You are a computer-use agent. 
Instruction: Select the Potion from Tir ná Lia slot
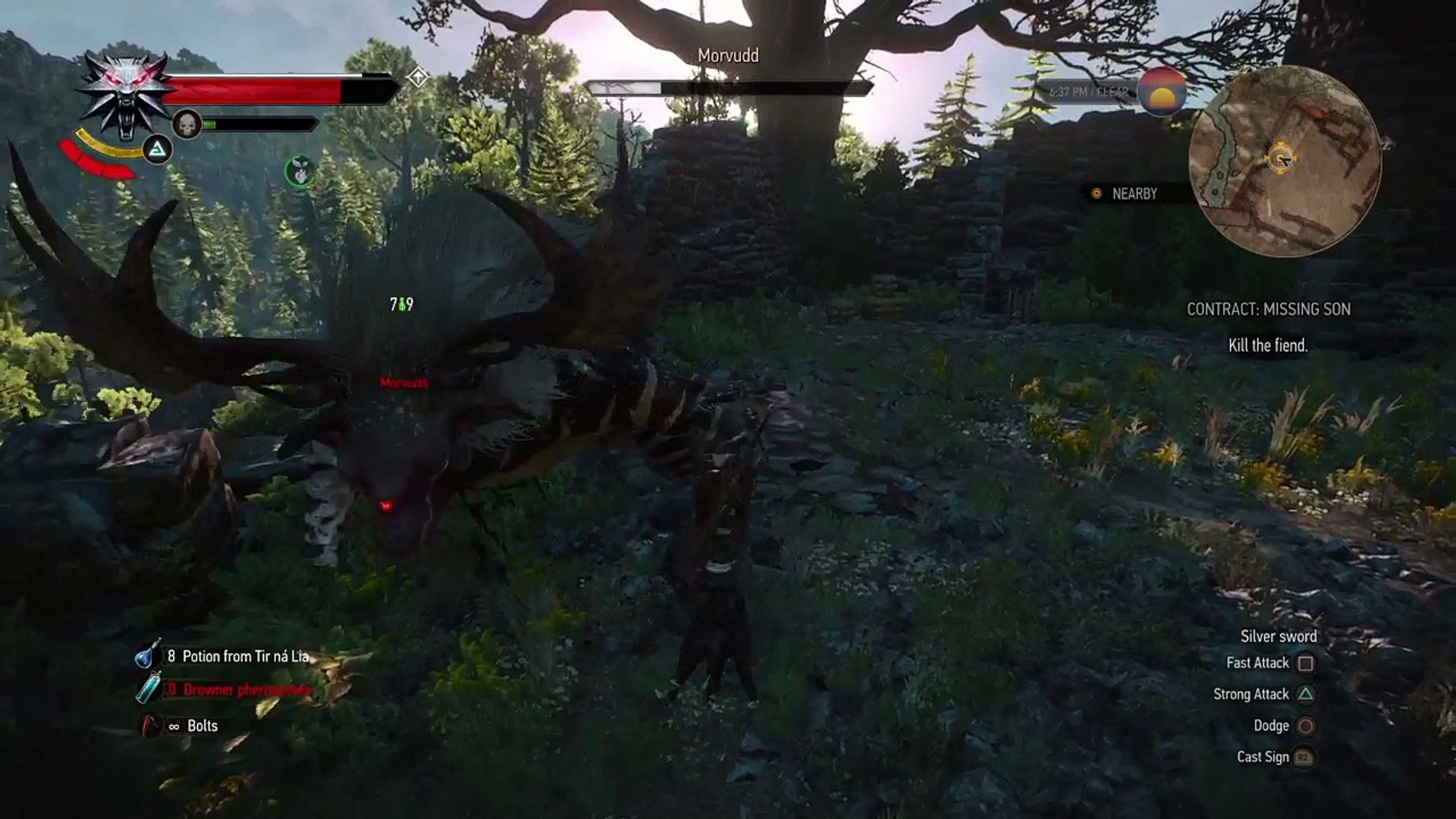tap(237, 657)
